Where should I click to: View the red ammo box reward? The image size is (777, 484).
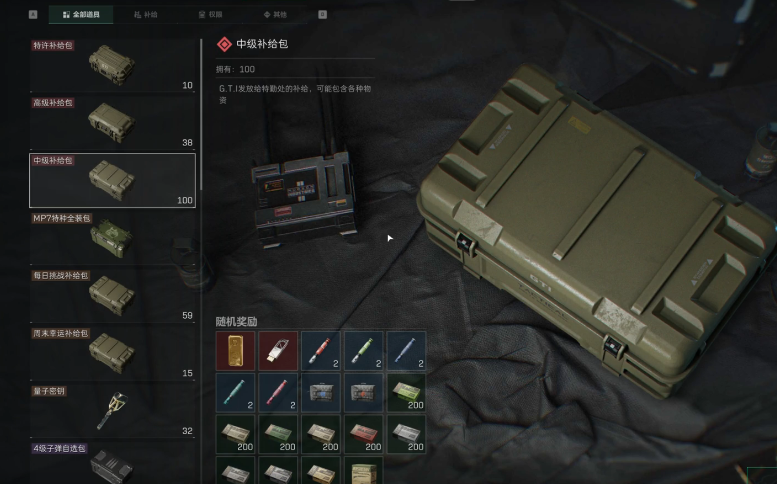click(x=363, y=435)
